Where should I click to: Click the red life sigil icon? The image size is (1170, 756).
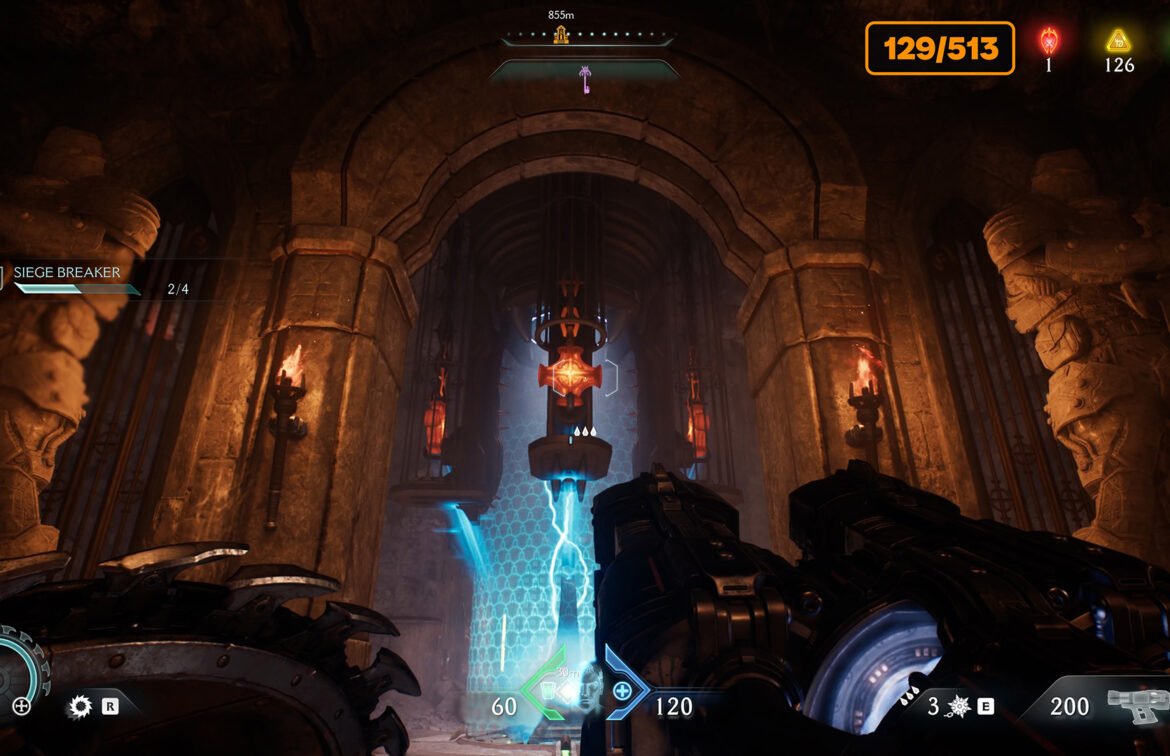point(1049,41)
